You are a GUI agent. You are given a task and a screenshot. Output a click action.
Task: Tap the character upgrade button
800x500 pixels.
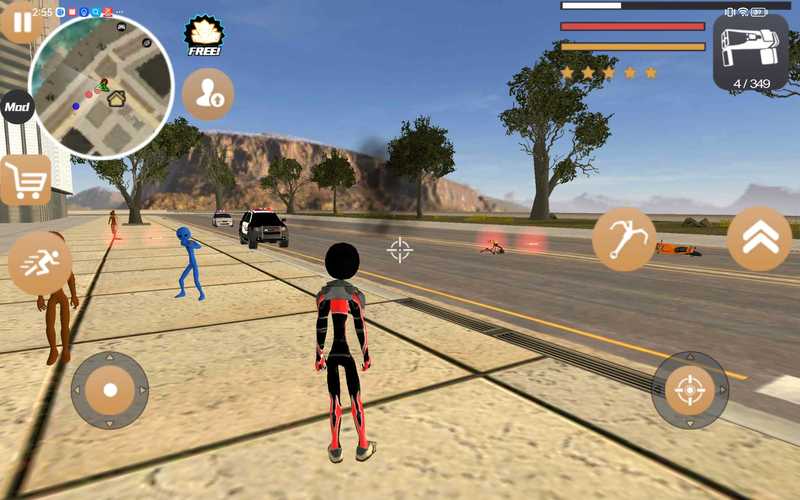[x=208, y=94]
